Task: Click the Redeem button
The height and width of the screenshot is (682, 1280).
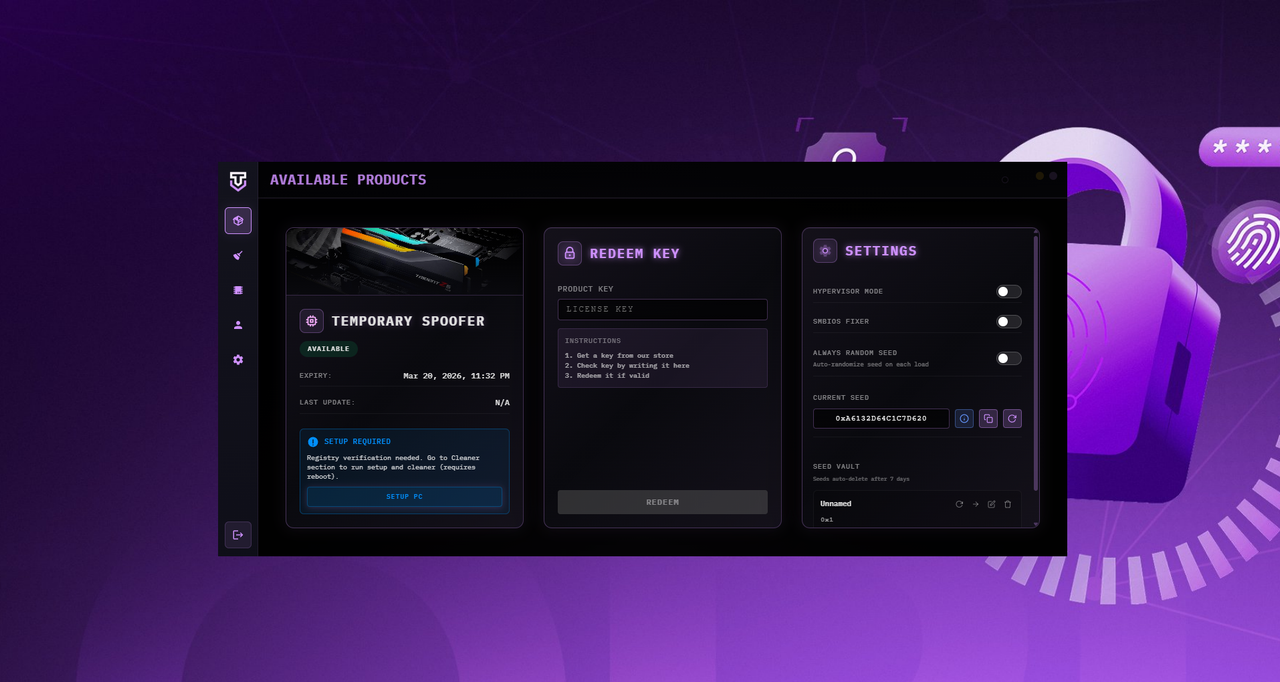Action: pos(662,502)
